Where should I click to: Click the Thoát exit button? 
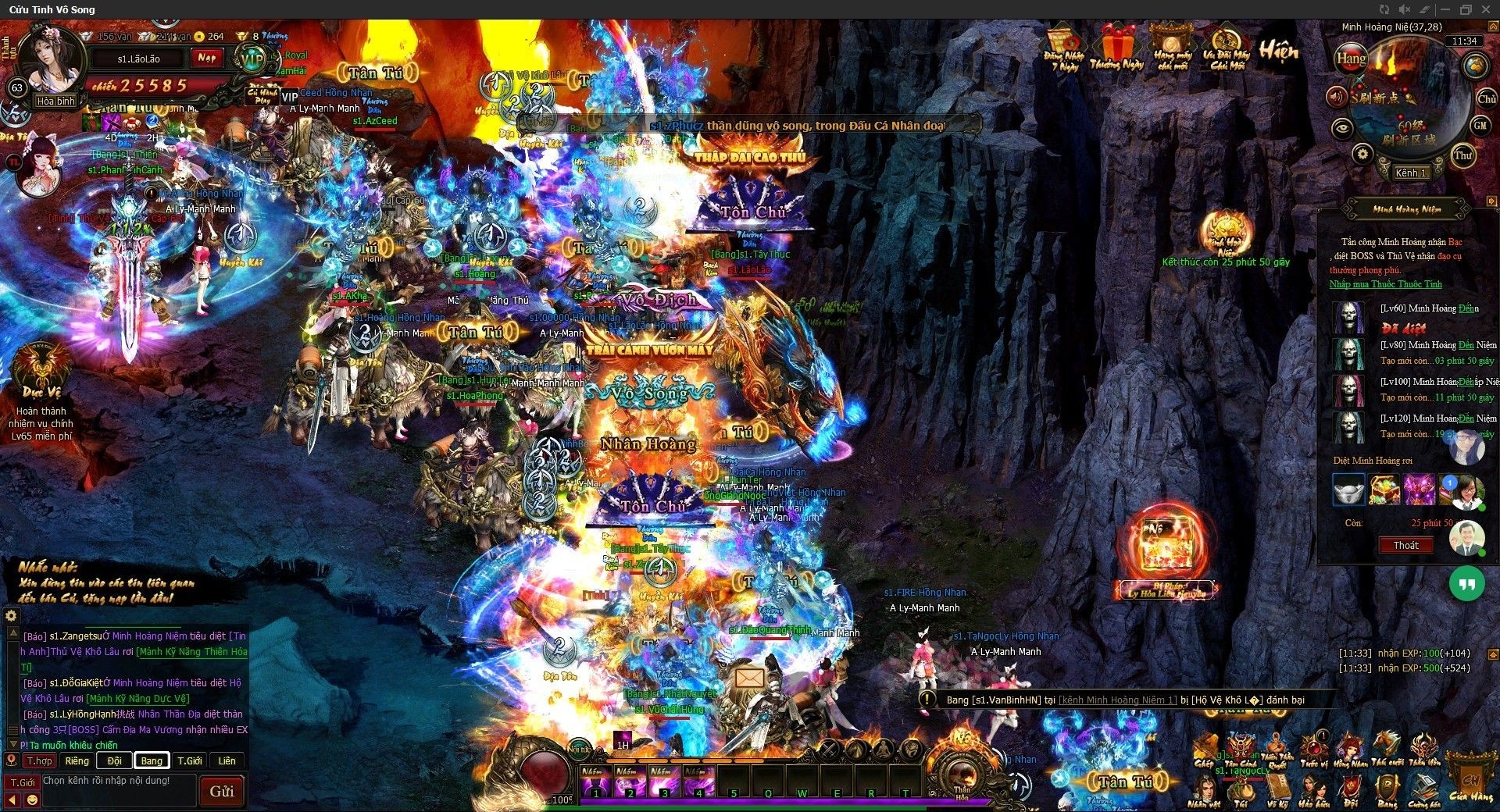tap(1405, 546)
